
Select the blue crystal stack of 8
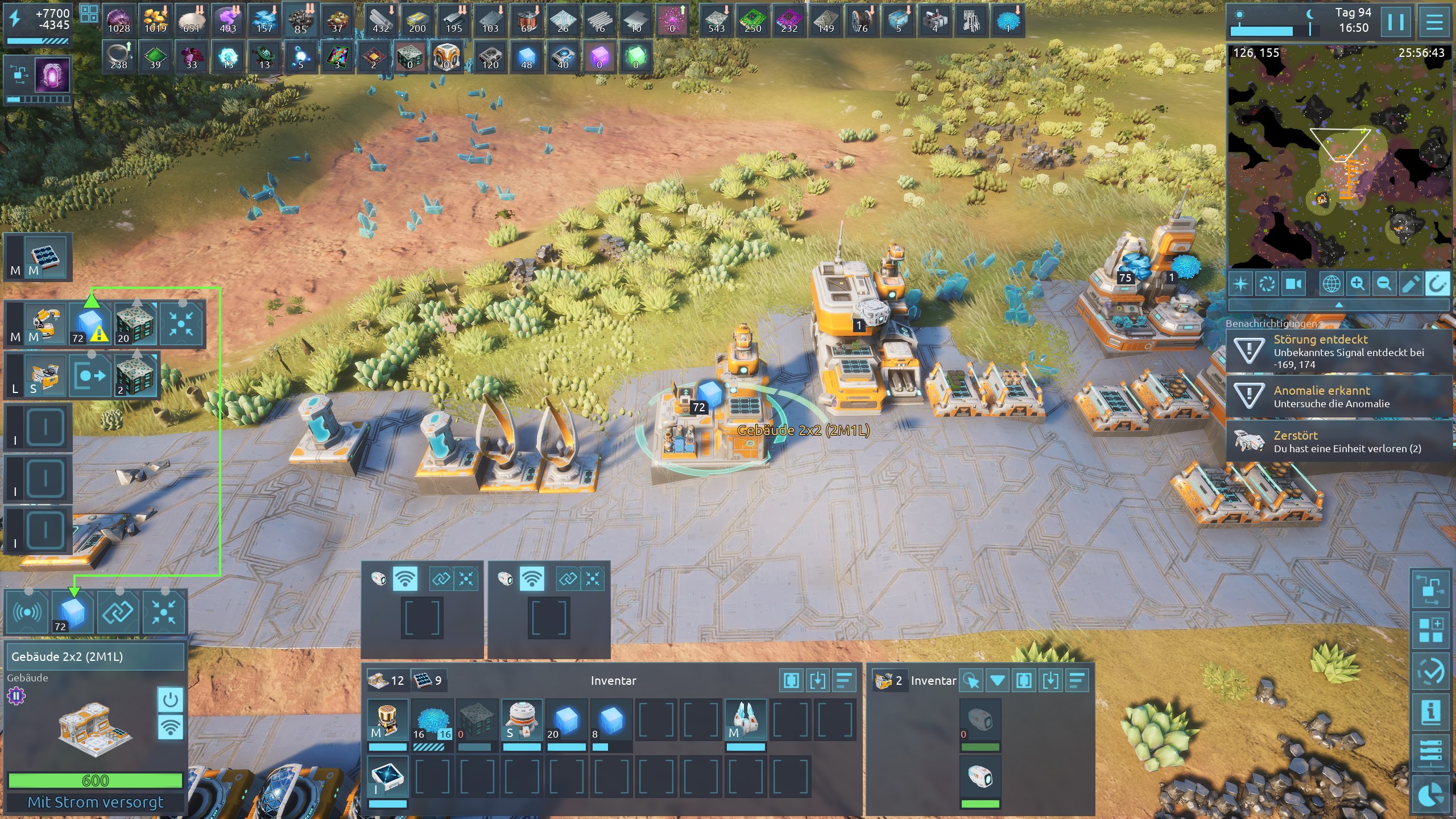tap(610, 721)
